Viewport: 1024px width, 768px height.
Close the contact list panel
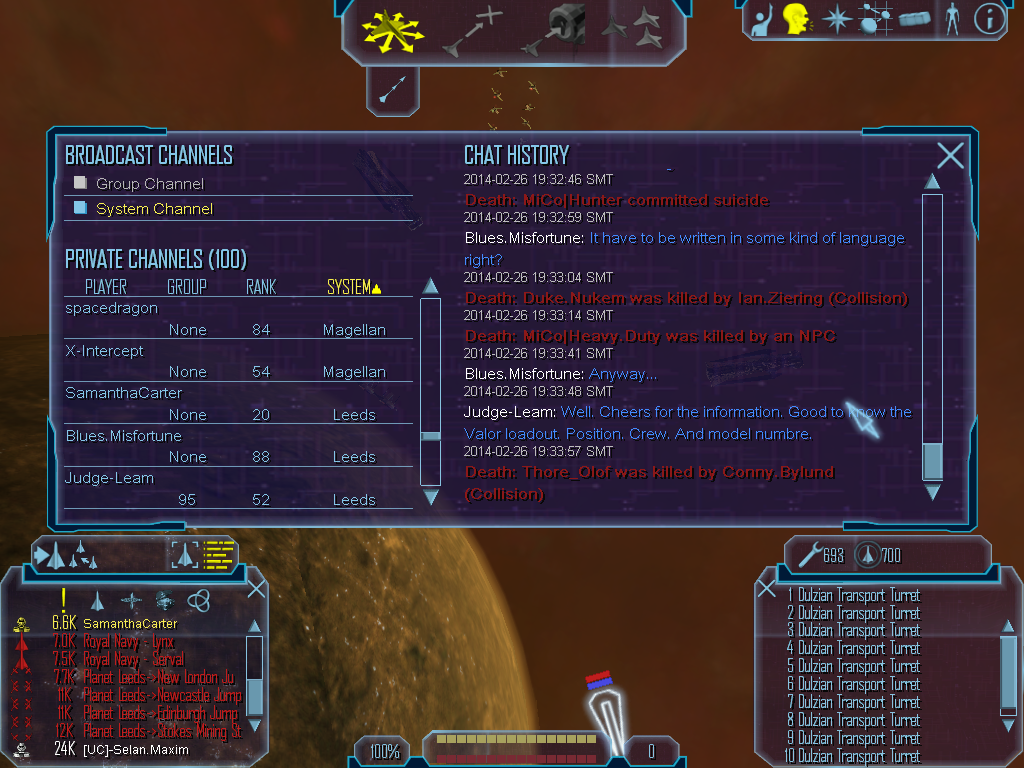(256, 588)
